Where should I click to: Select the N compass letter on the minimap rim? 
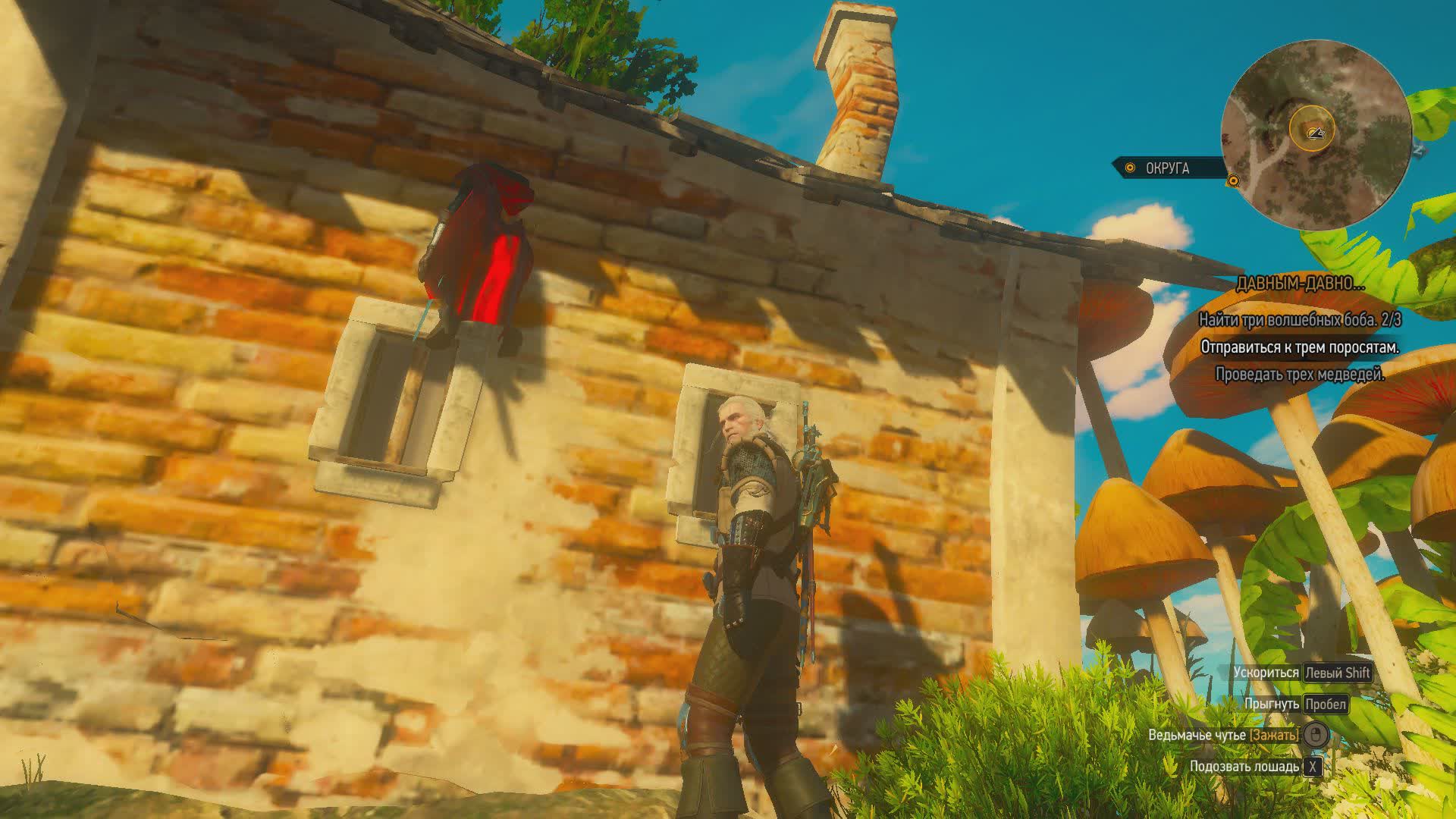tap(1417, 150)
